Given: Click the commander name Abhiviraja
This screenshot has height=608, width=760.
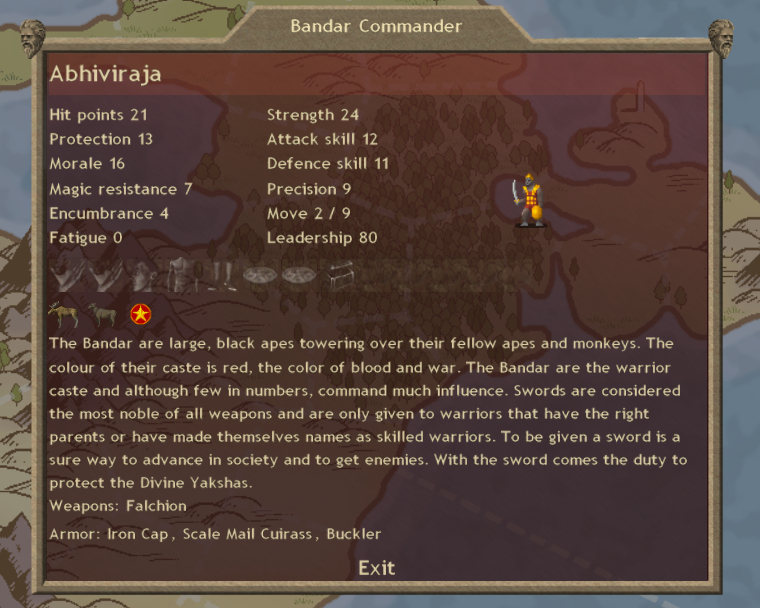Looking at the screenshot, I should tap(105, 75).
